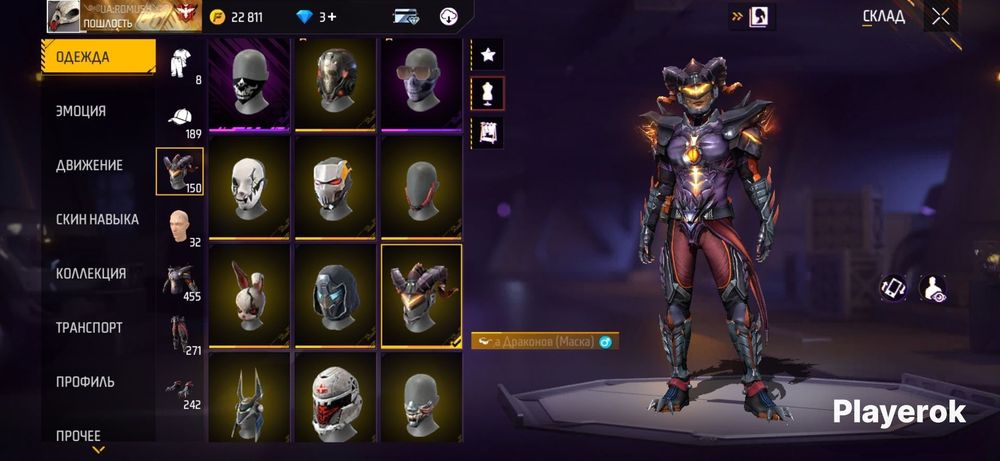Select the skull mask with helmet
This screenshot has height=461, width=1000.
[250, 83]
